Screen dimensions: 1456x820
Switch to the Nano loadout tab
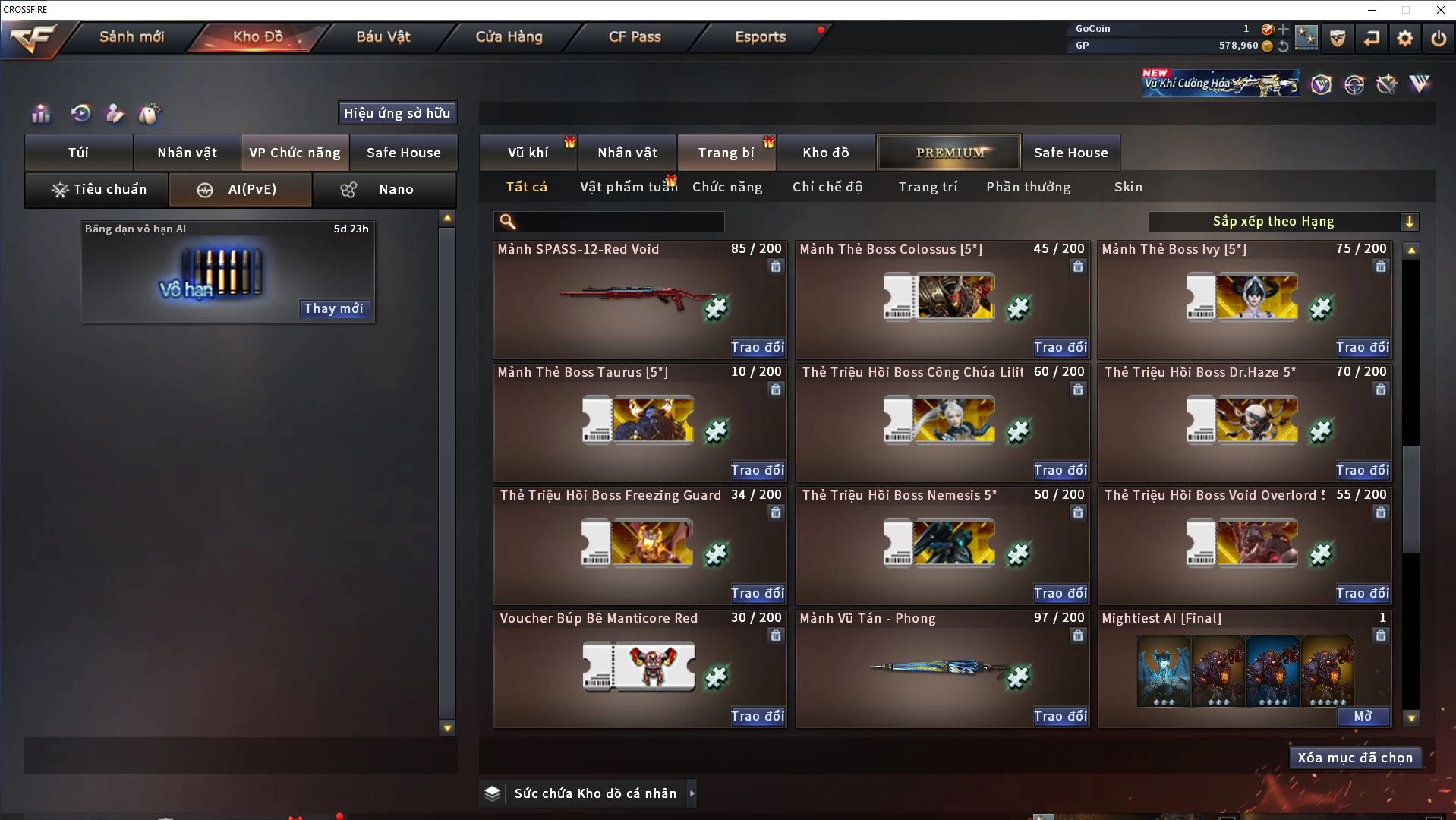pyautogui.click(x=384, y=189)
